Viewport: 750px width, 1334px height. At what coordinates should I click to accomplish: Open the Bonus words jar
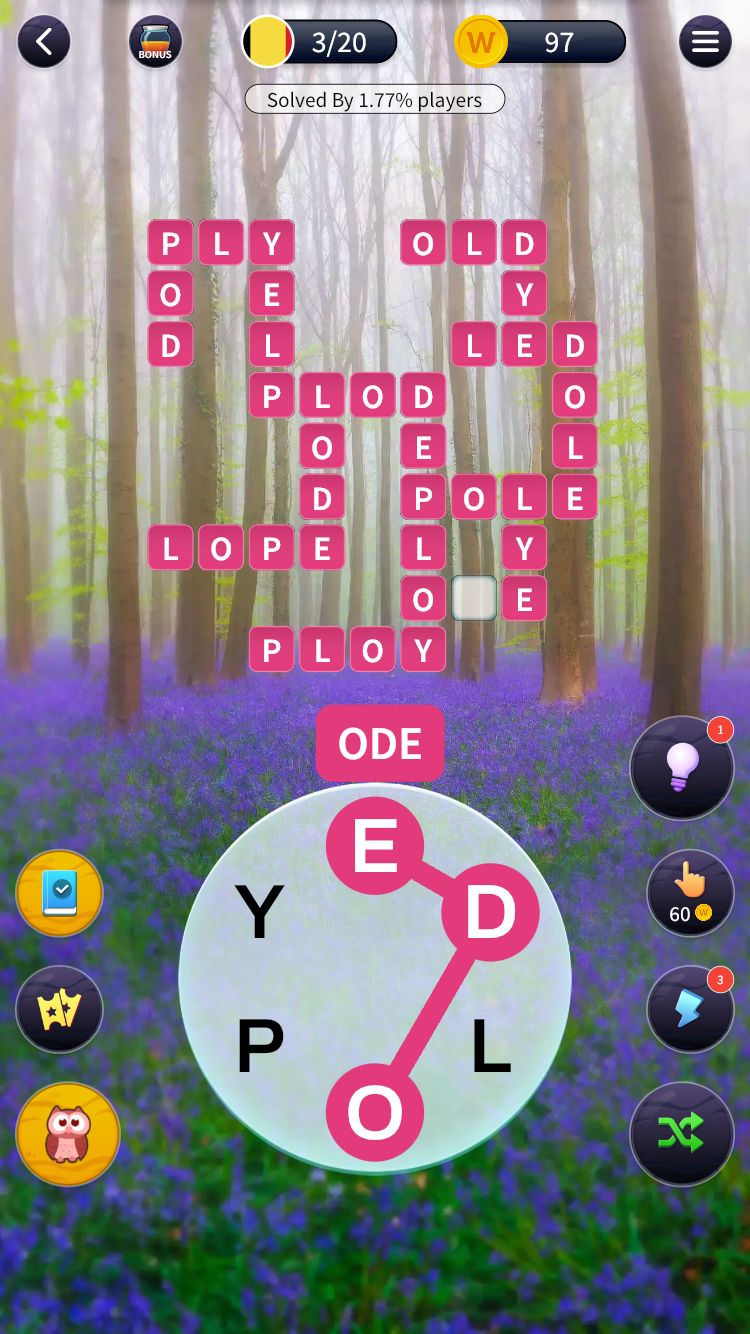coord(155,42)
